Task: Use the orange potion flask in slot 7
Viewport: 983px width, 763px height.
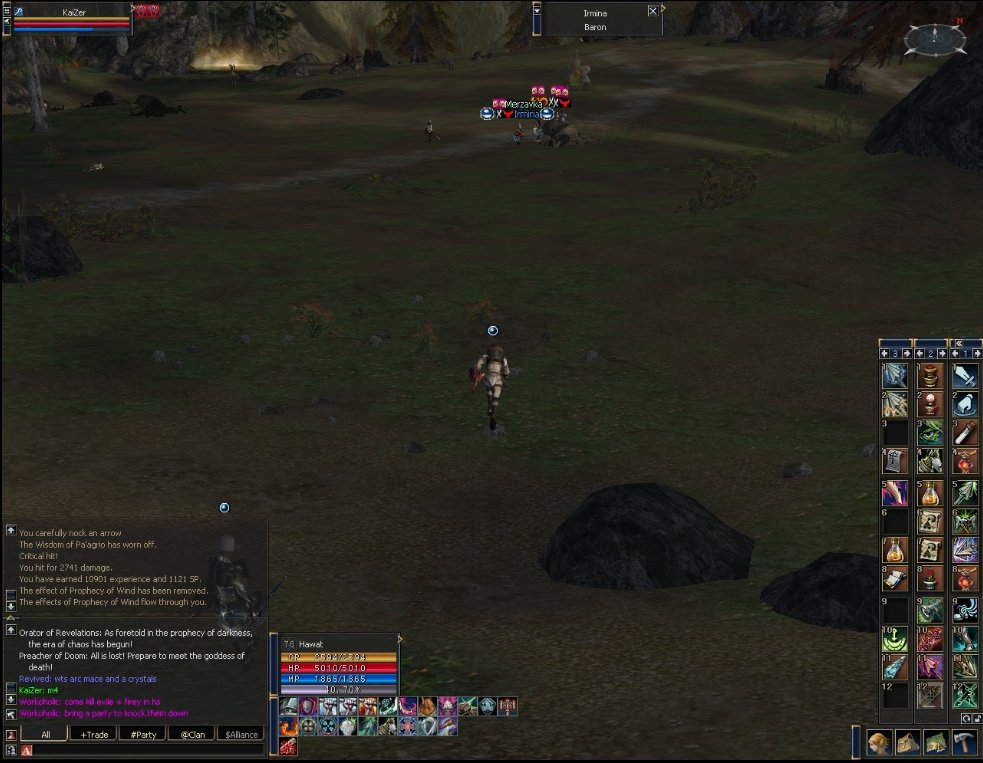Action: click(x=895, y=549)
